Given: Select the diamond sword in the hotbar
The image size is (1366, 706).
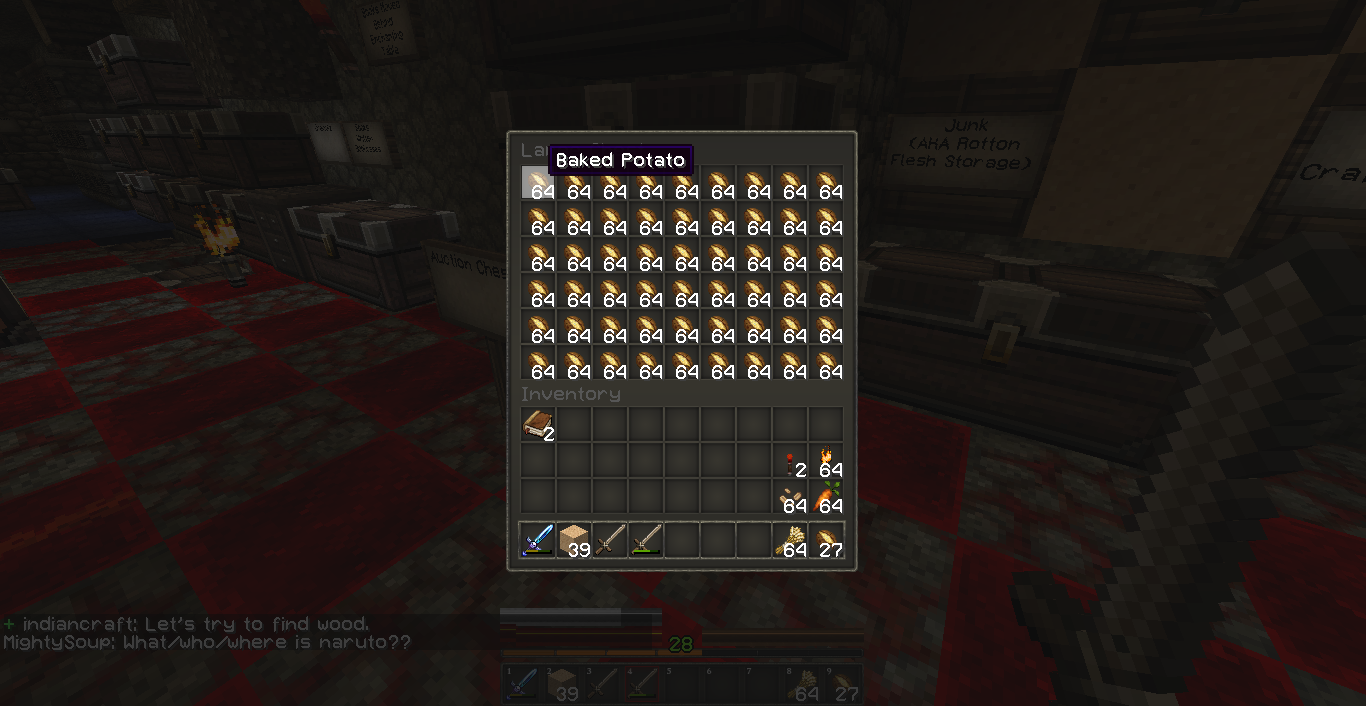Looking at the screenshot, I should pyautogui.click(x=538, y=540).
